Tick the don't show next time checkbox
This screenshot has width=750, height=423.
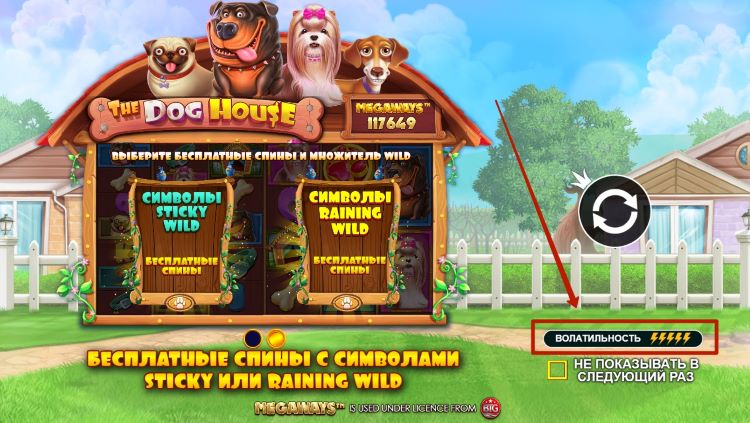click(x=557, y=370)
